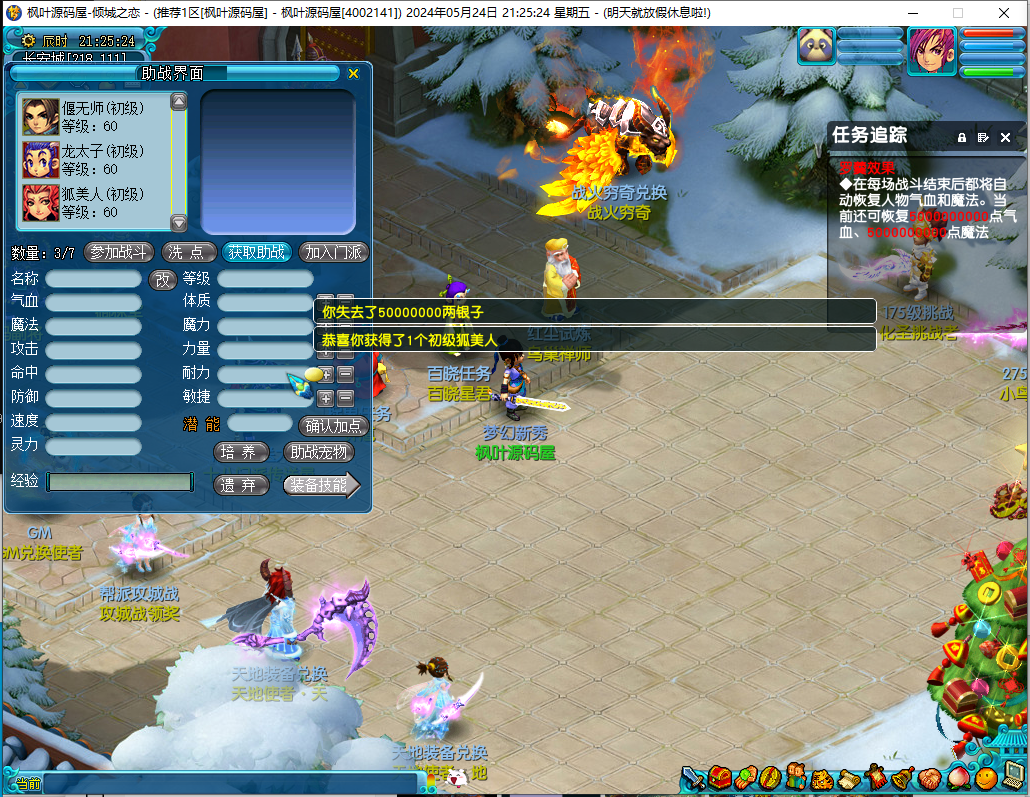Activate the 获取助战 button
The width and height of the screenshot is (1030, 797).
click(x=256, y=252)
